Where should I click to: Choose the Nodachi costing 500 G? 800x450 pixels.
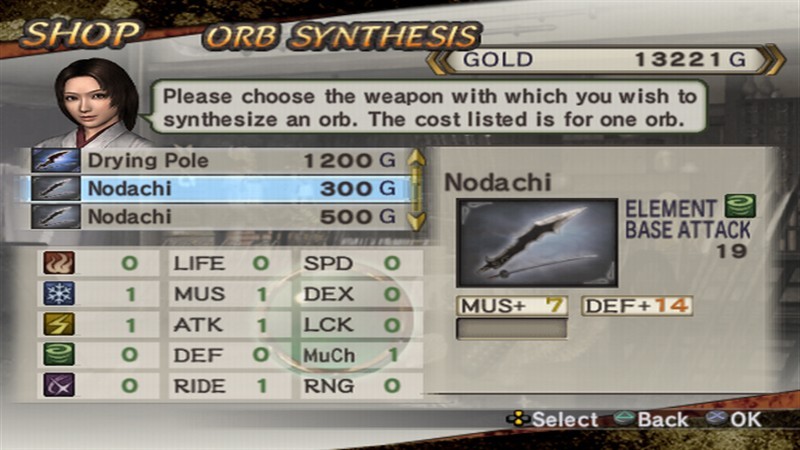[x=220, y=216]
